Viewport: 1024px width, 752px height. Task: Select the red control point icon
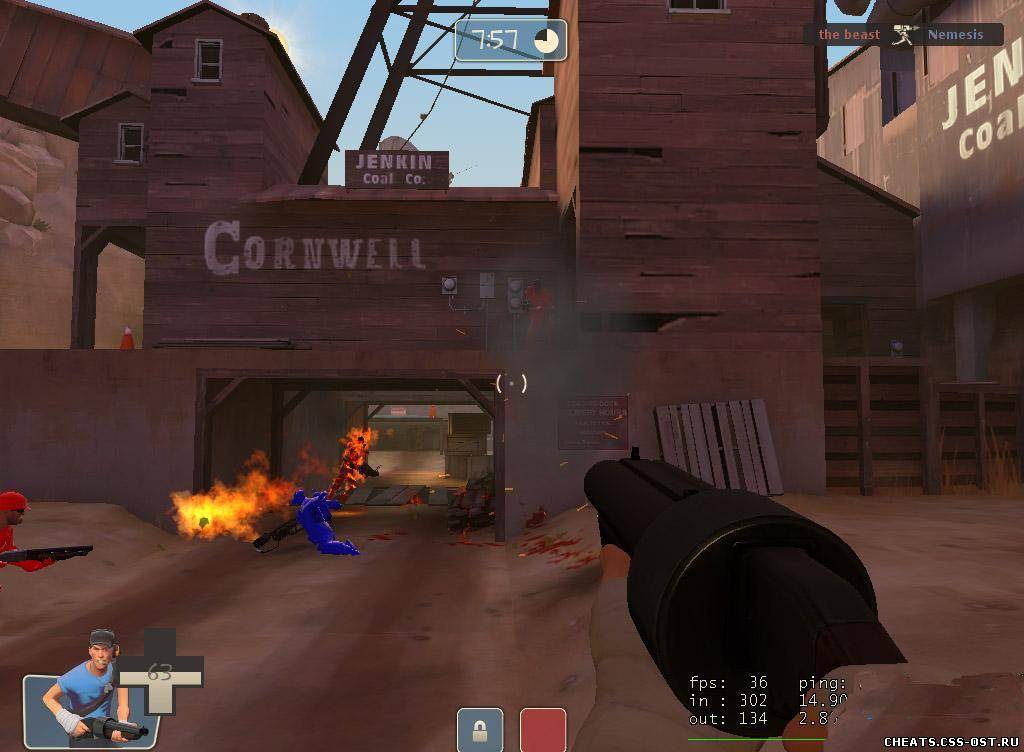click(543, 729)
